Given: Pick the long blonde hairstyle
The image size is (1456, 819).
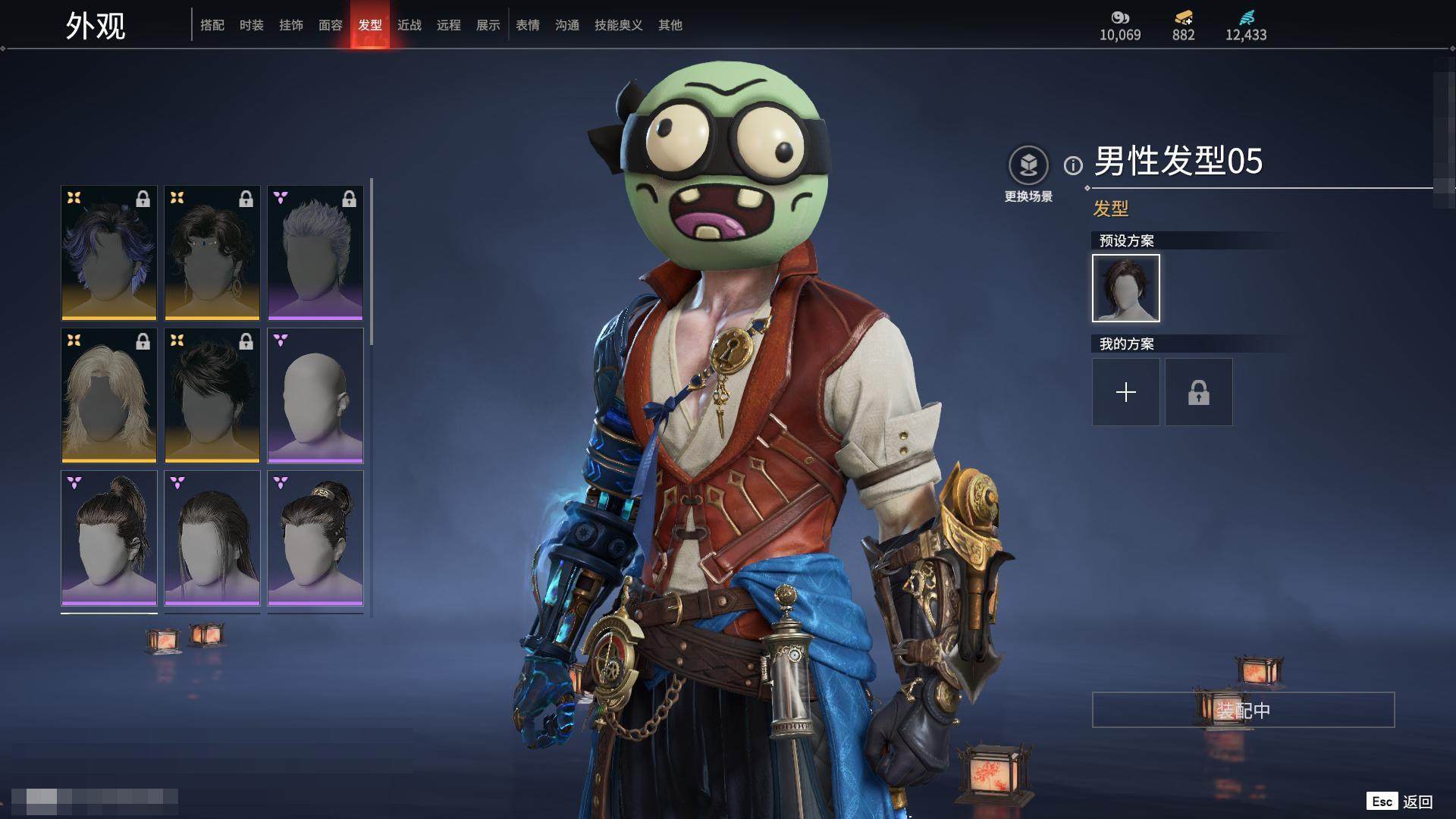Looking at the screenshot, I should pyautogui.click(x=109, y=395).
